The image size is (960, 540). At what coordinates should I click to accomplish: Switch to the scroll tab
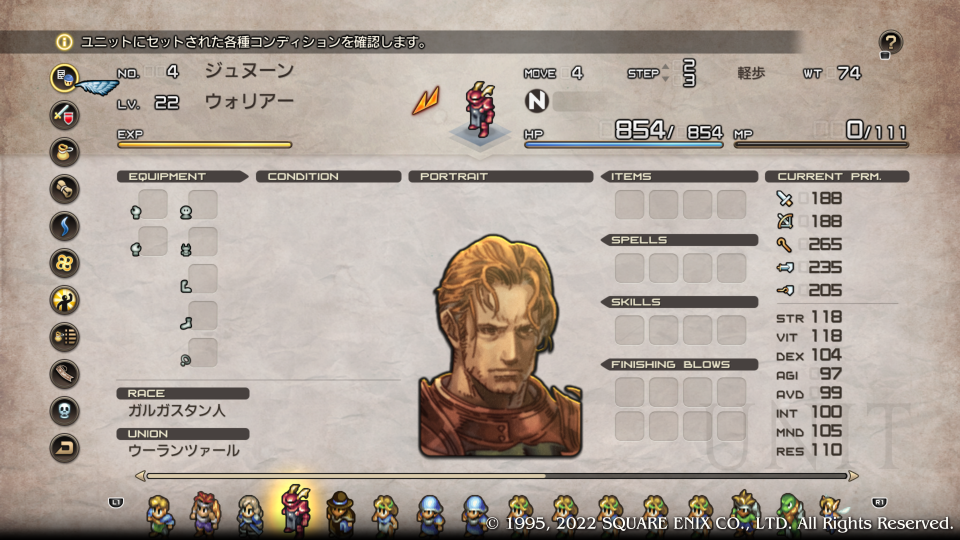point(65,188)
